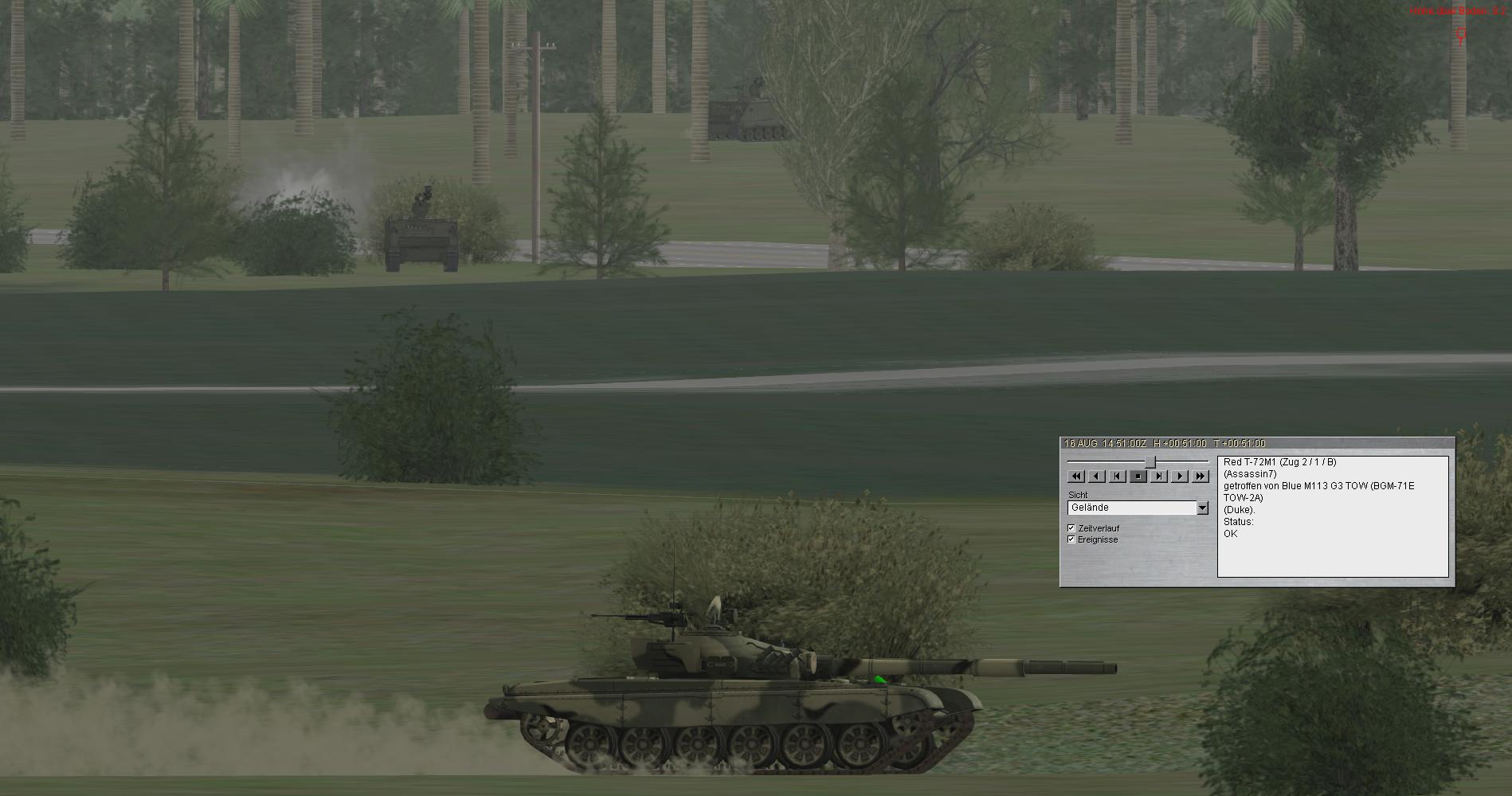Click the replay timeline slider handle
This screenshot has height=796, width=1512.
coord(1150,462)
